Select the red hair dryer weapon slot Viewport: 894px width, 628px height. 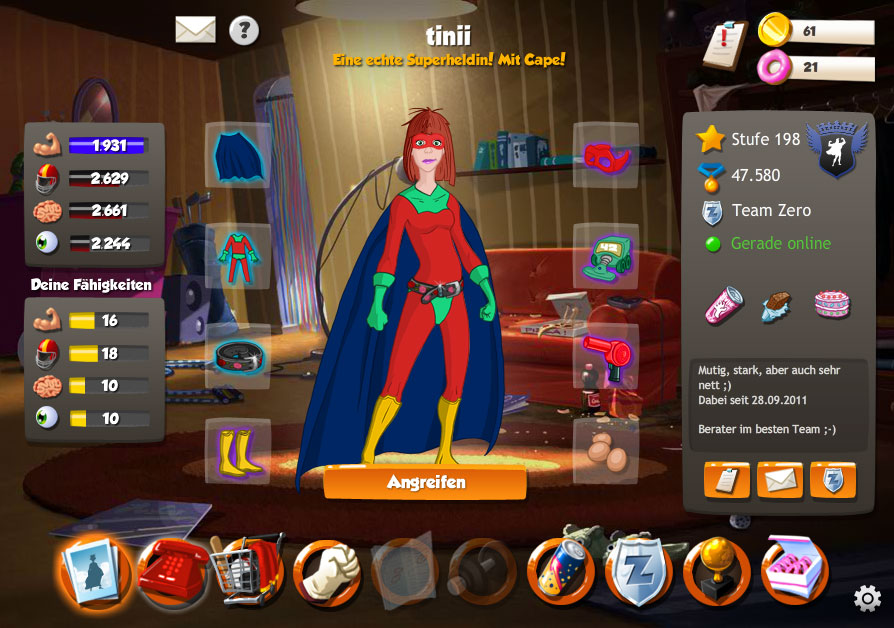(605, 356)
